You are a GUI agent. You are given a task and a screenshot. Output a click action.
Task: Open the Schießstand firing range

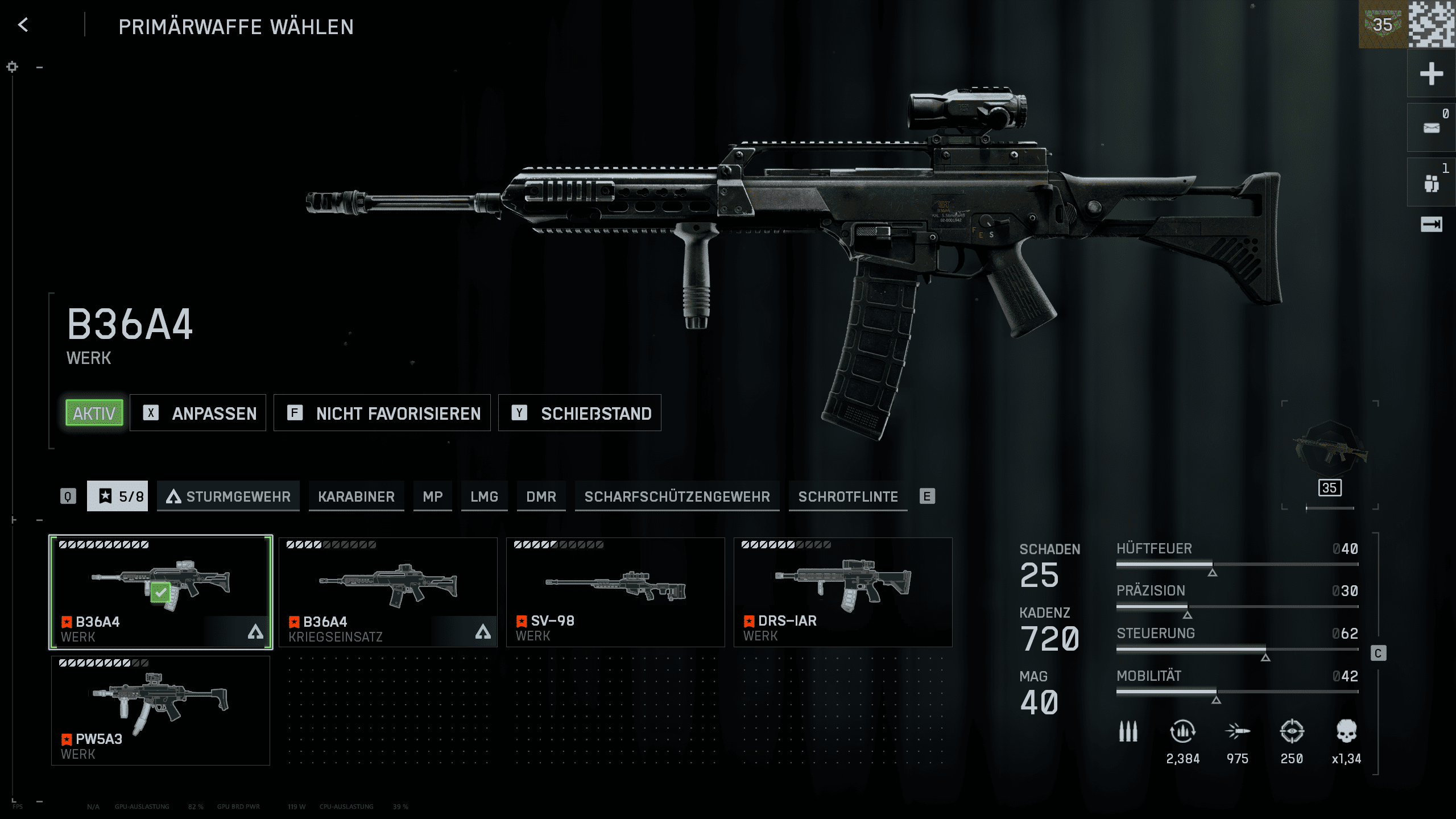click(580, 413)
